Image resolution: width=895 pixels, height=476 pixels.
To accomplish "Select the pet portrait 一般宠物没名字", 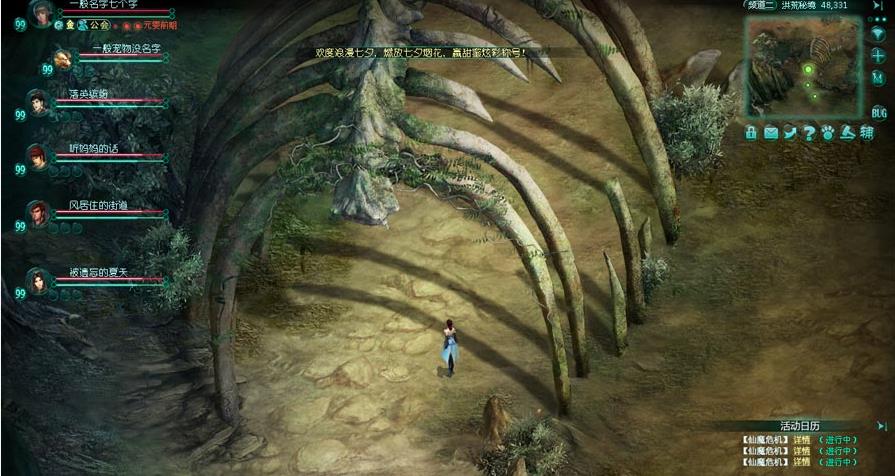I will (63, 59).
